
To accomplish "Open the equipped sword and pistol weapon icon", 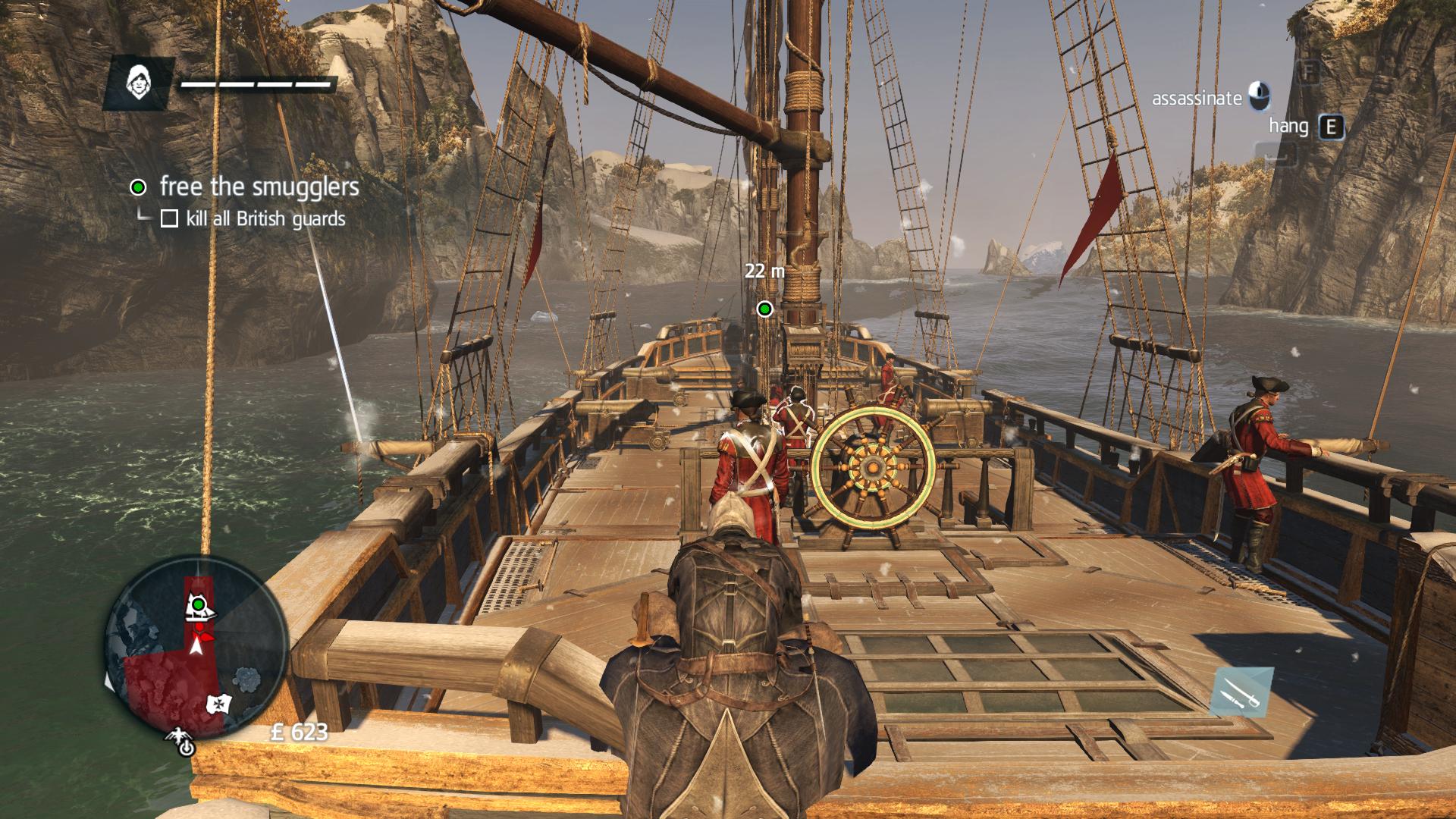I will pos(1239,692).
